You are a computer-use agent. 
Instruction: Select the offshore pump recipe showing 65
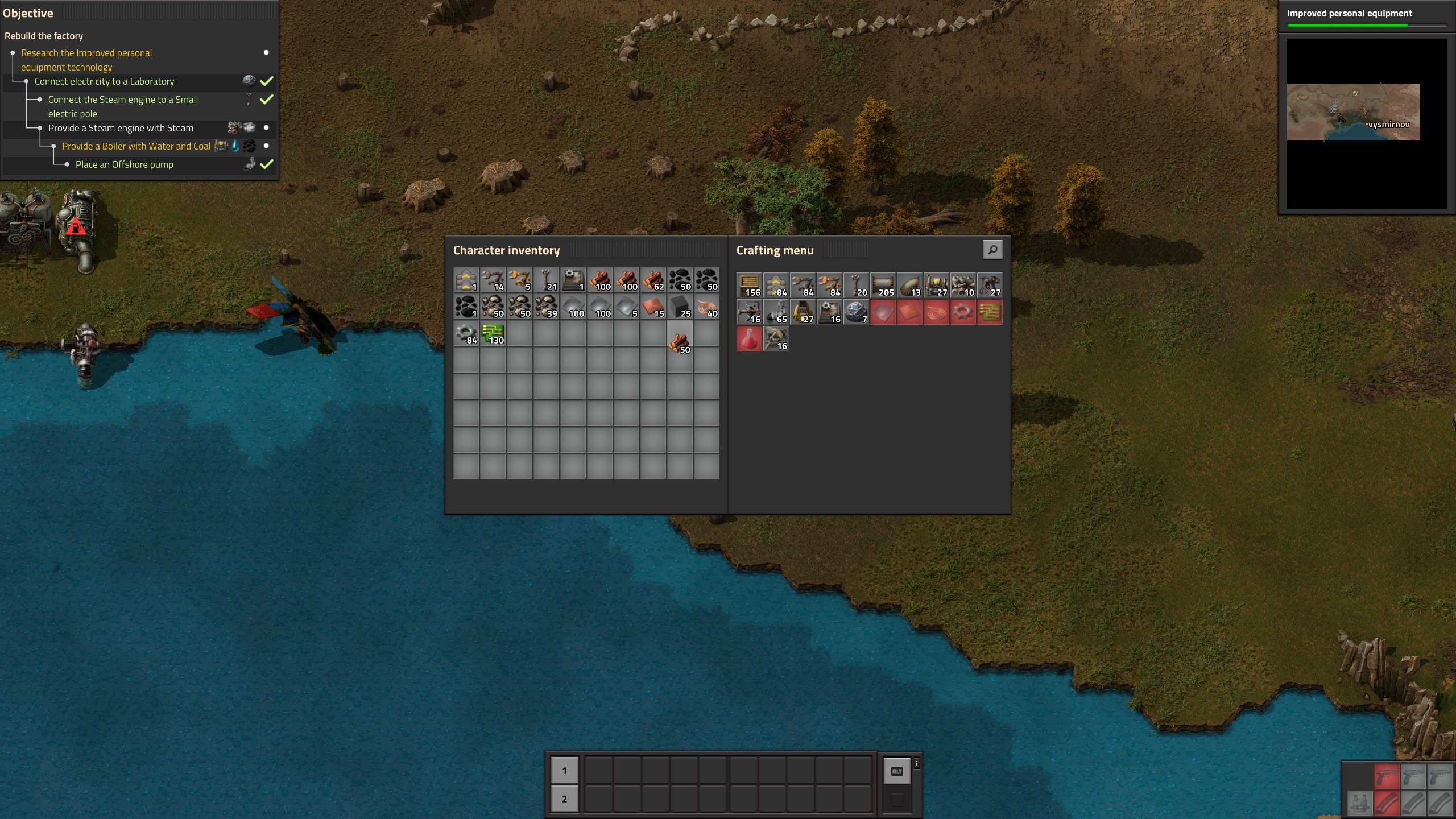[x=776, y=312]
